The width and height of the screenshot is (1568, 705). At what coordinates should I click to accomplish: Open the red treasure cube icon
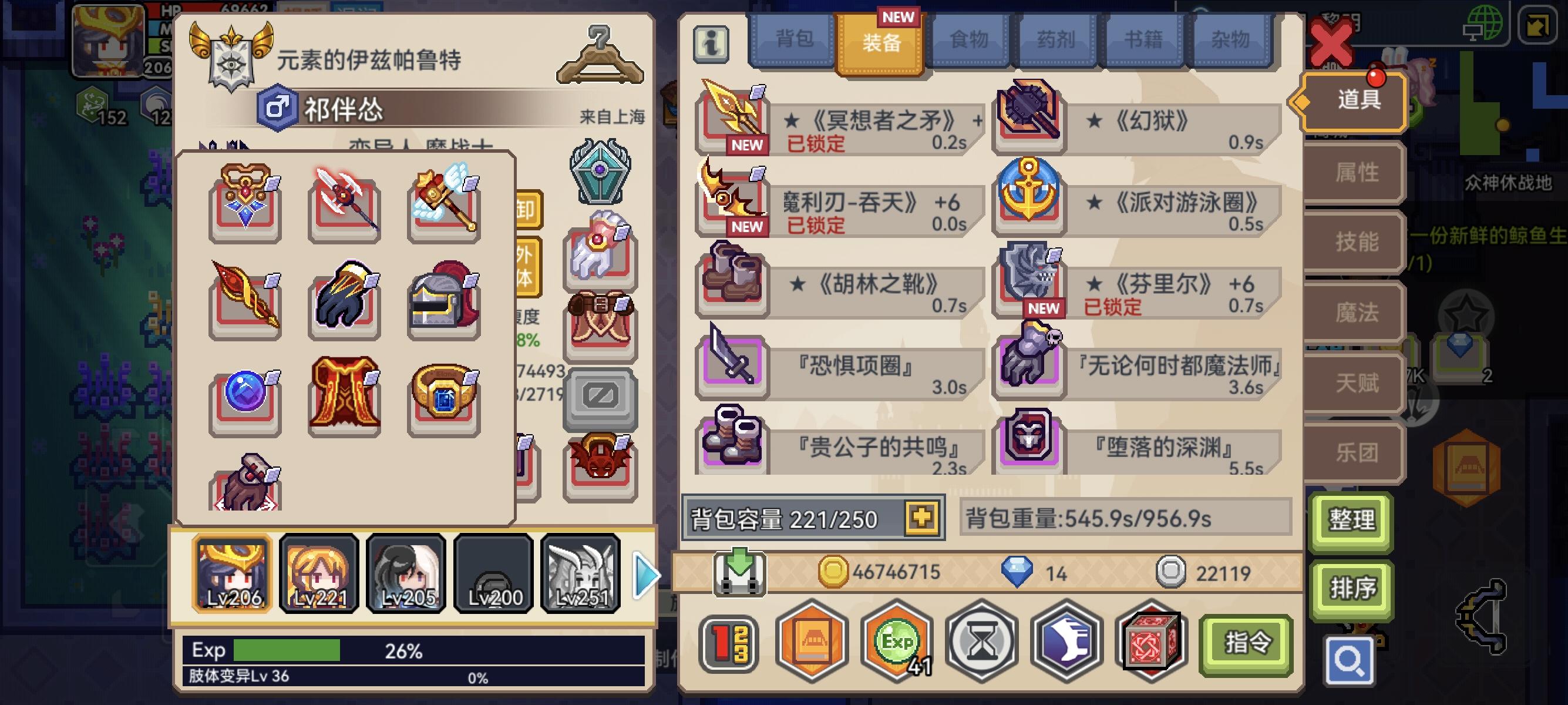click(1155, 642)
